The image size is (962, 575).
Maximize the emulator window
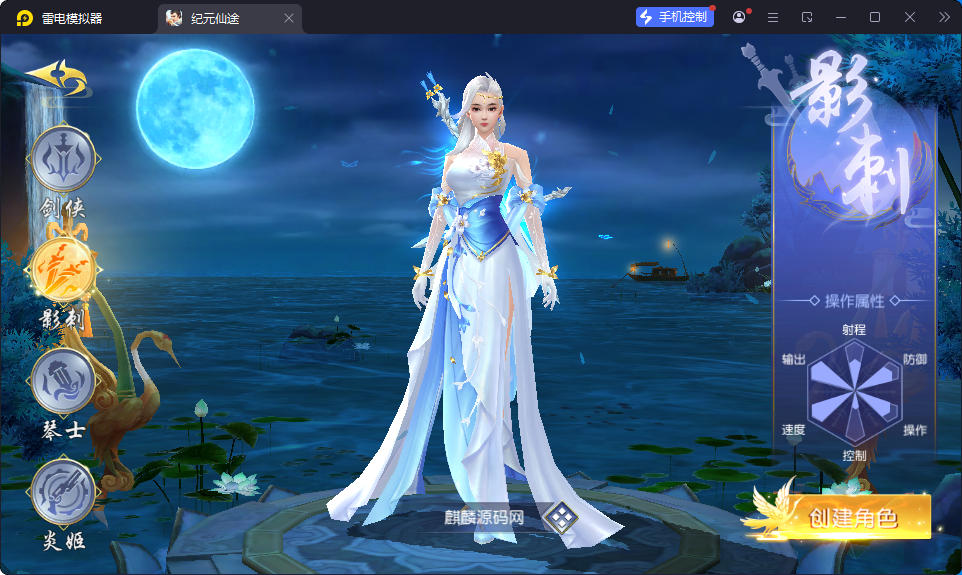pos(875,17)
